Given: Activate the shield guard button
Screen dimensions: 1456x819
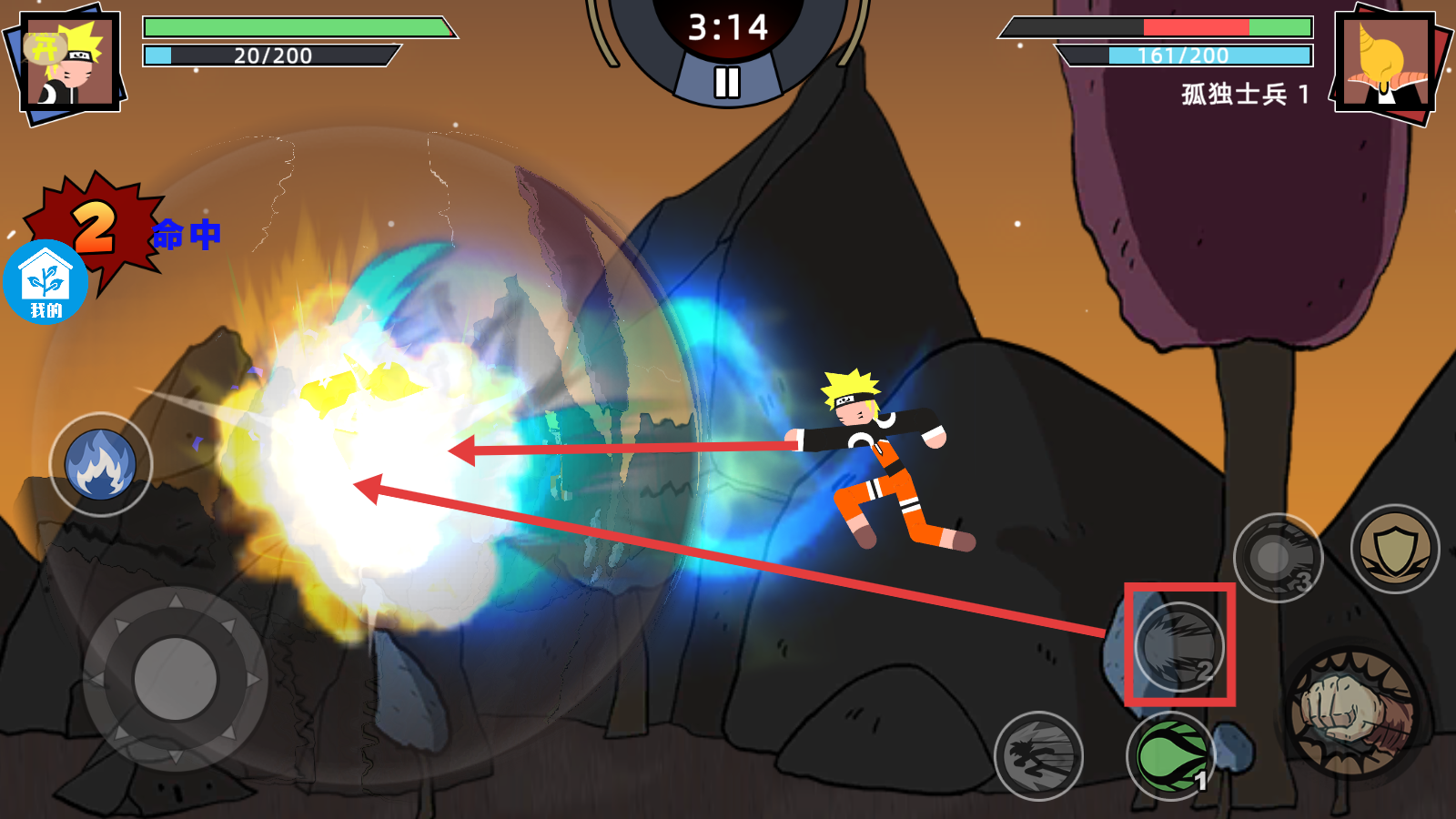Looking at the screenshot, I should (1394, 549).
